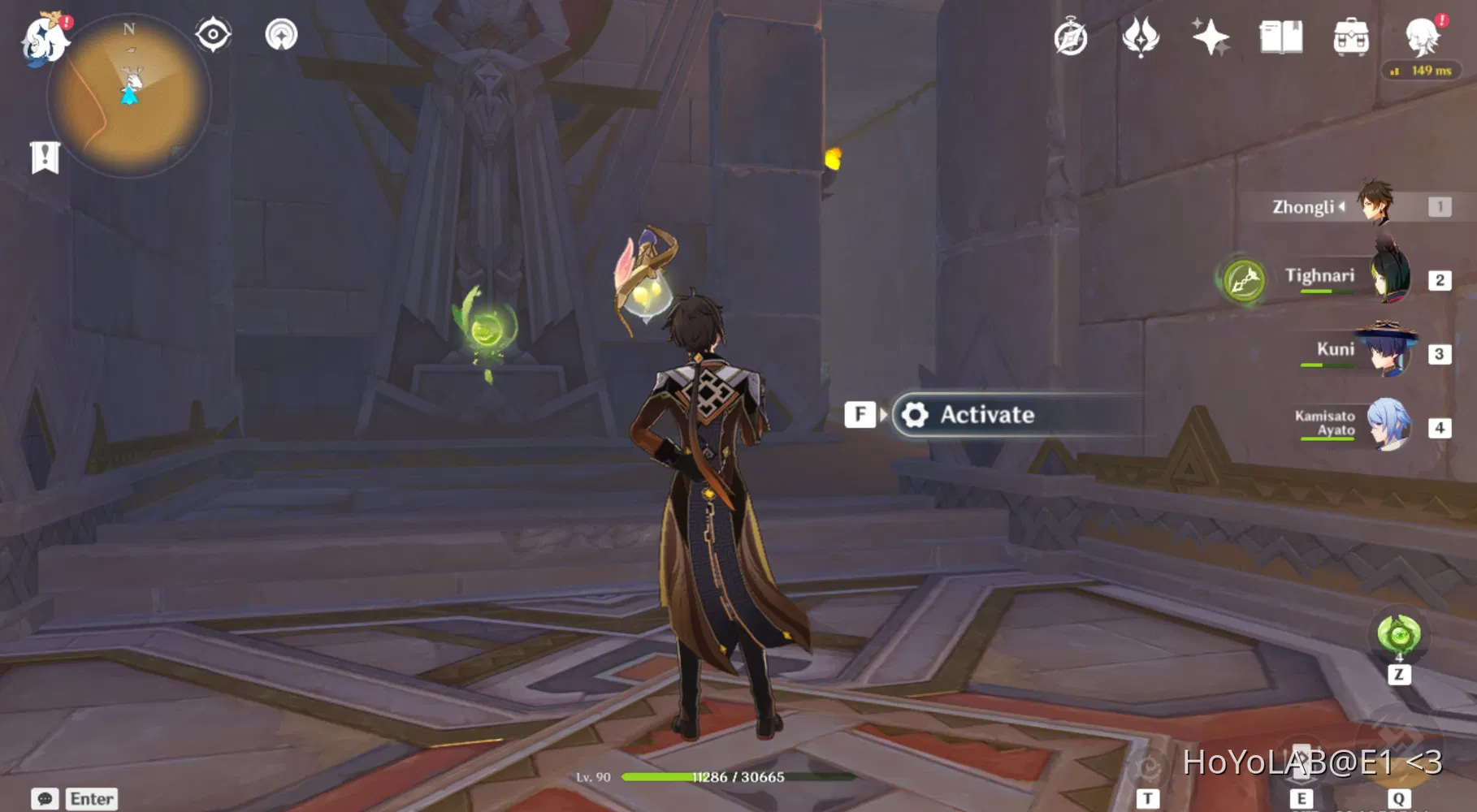Image resolution: width=1477 pixels, height=812 pixels.
Task: Open the circular minimap
Action: tap(128, 97)
